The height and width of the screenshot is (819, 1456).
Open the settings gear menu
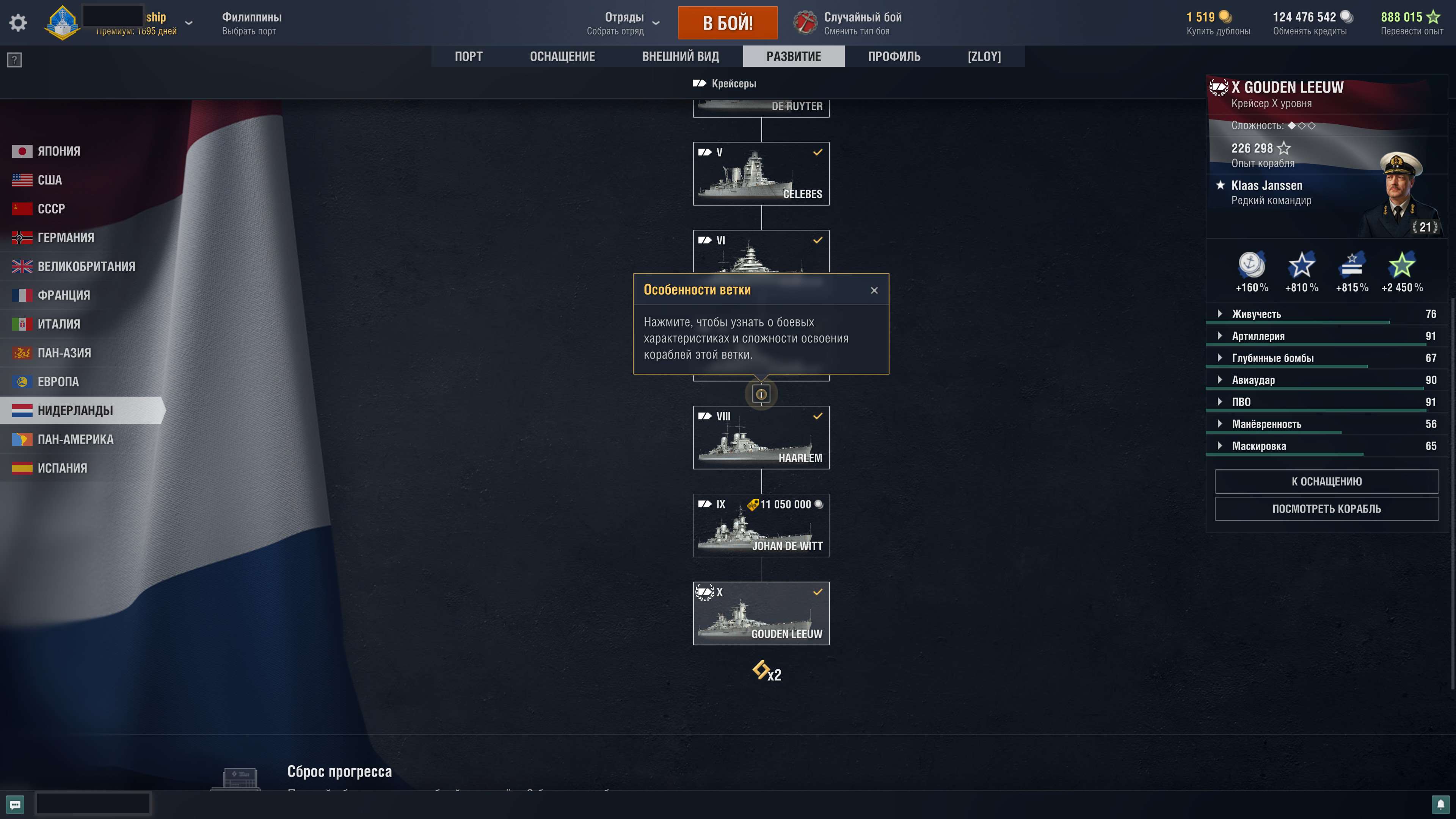17,23
